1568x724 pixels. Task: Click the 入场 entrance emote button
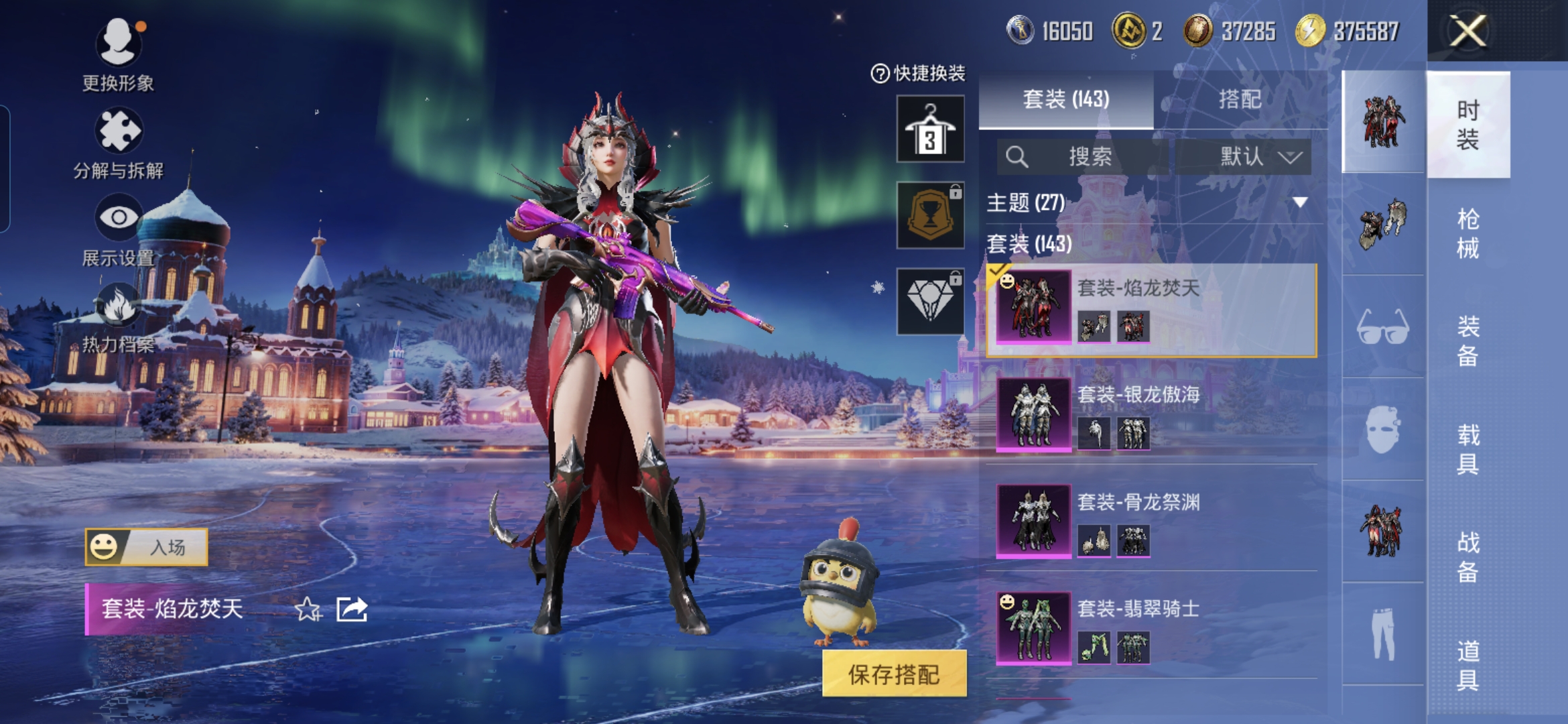147,547
